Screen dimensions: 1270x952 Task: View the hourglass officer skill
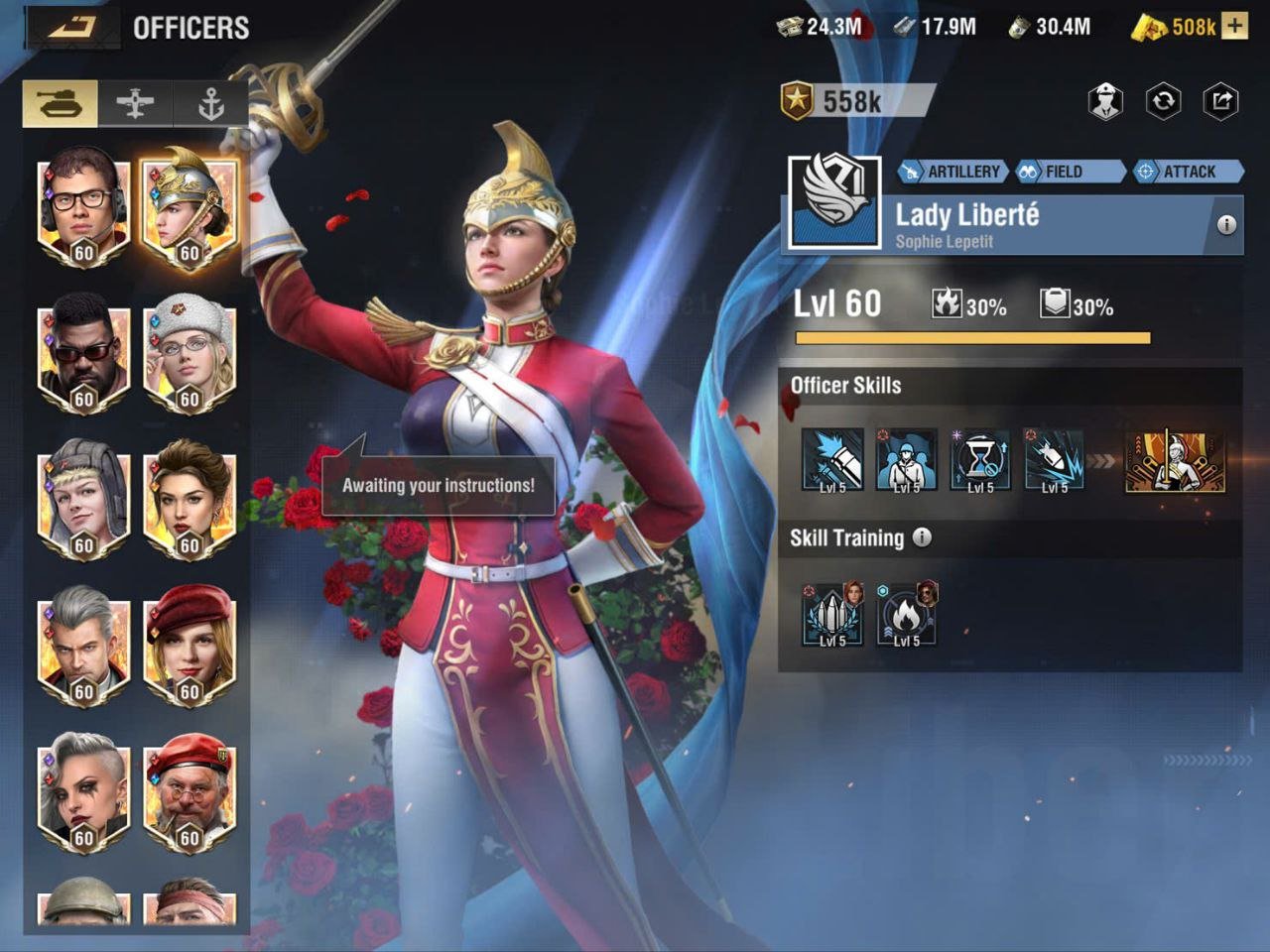(980, 460)
